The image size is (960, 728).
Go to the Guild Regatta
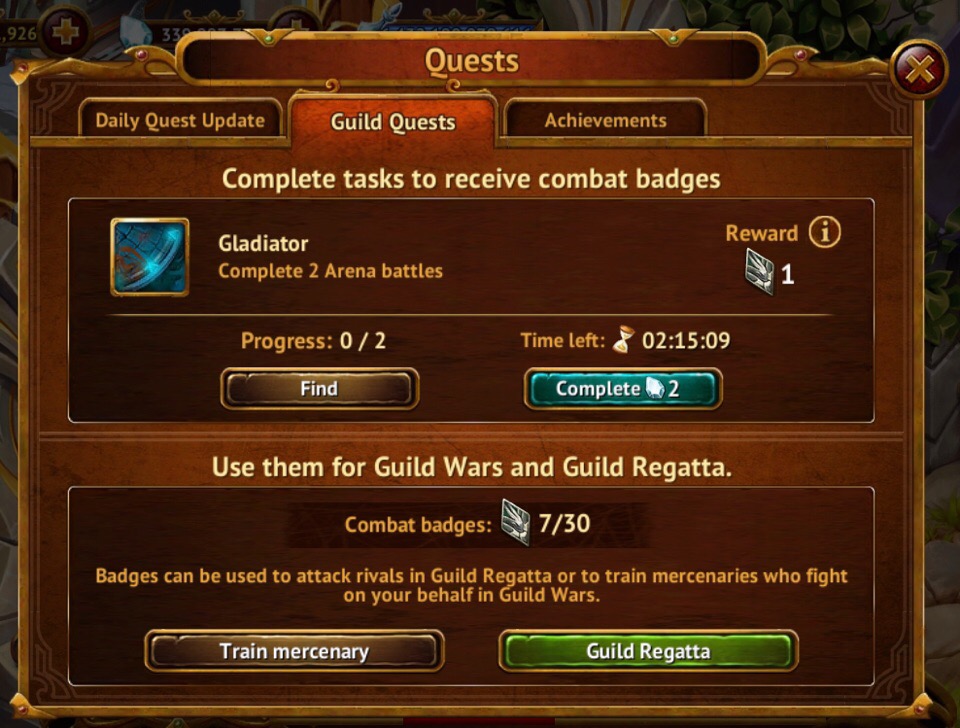pos(648,651)
